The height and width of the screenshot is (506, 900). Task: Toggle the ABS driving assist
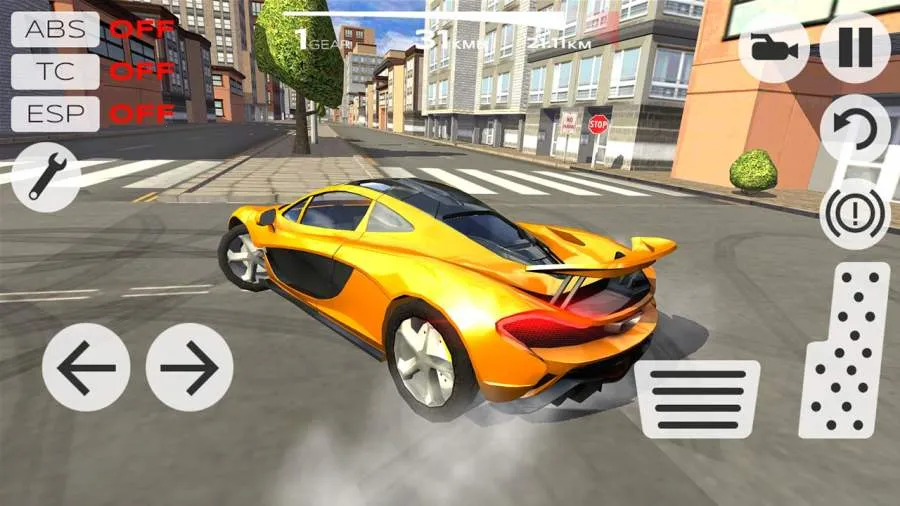(55, 29)
